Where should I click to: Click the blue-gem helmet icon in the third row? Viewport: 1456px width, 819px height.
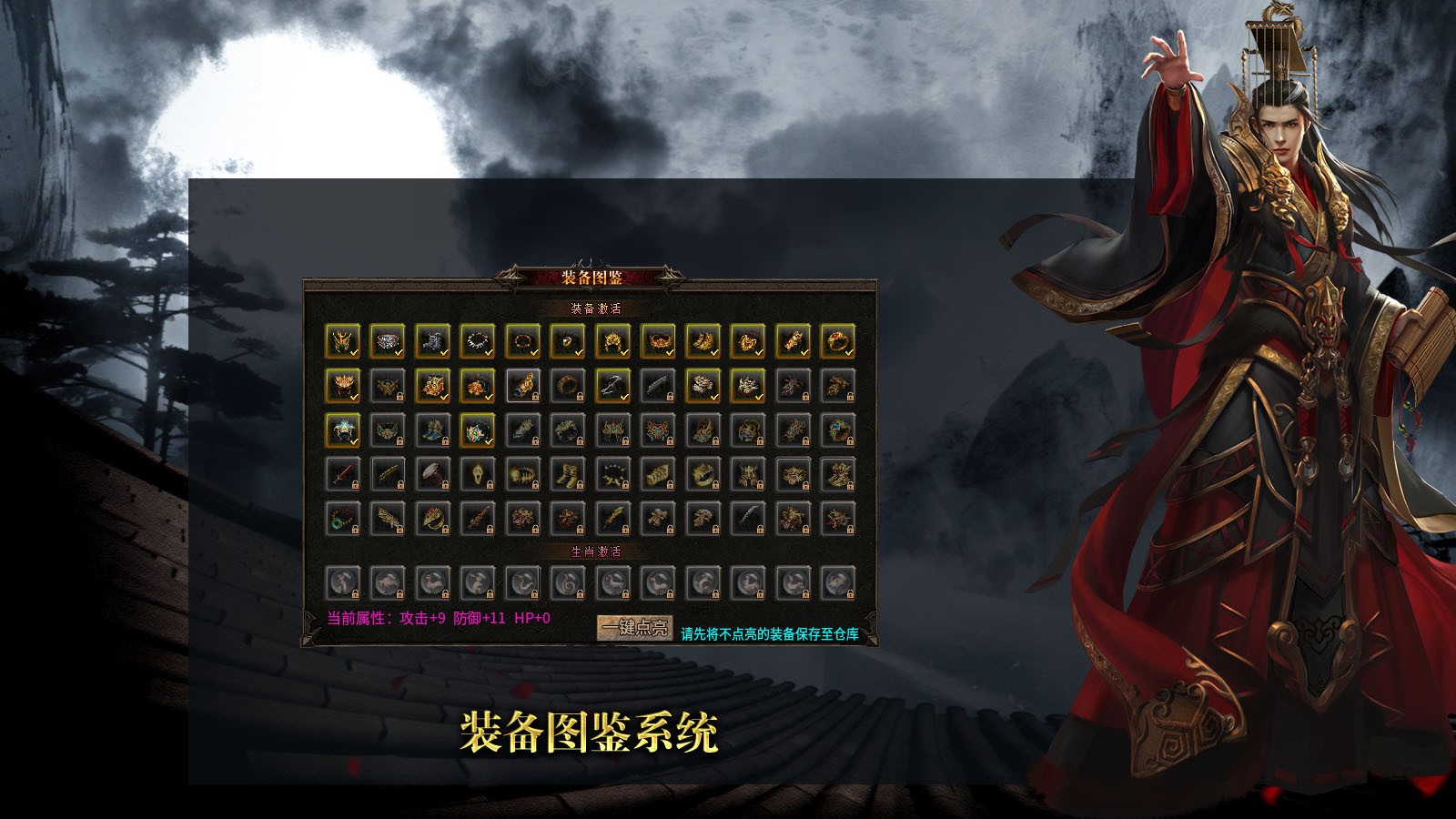pos(341,428)
